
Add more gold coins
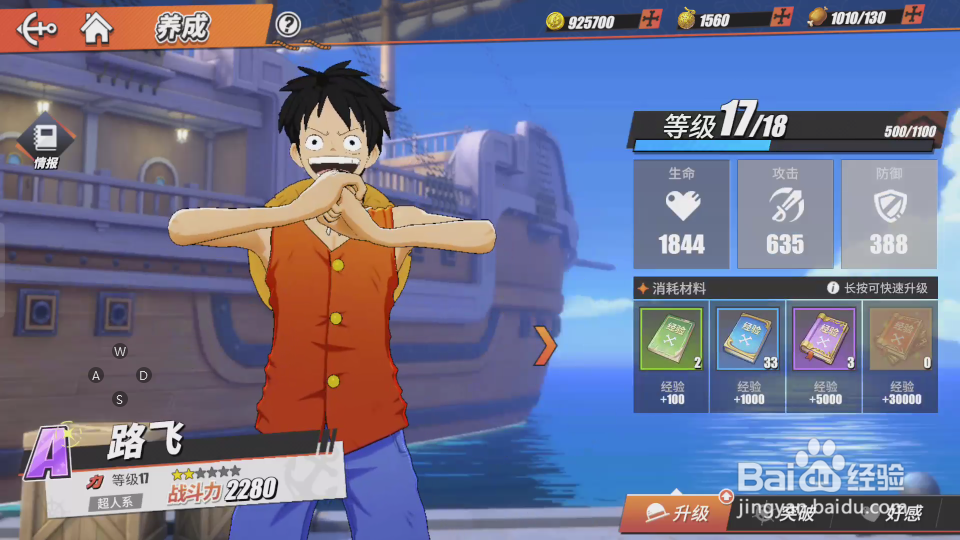click(x=653, y=19)
